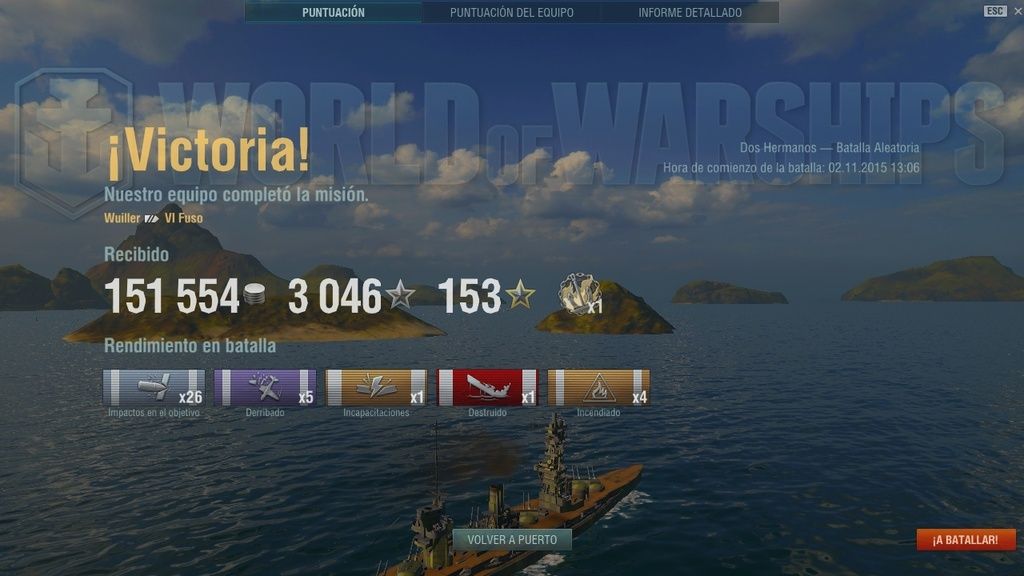Screen dimensions: 1024x576
Task: Select the Impactos en el objetivo ribbon
Action: [154, 388]
